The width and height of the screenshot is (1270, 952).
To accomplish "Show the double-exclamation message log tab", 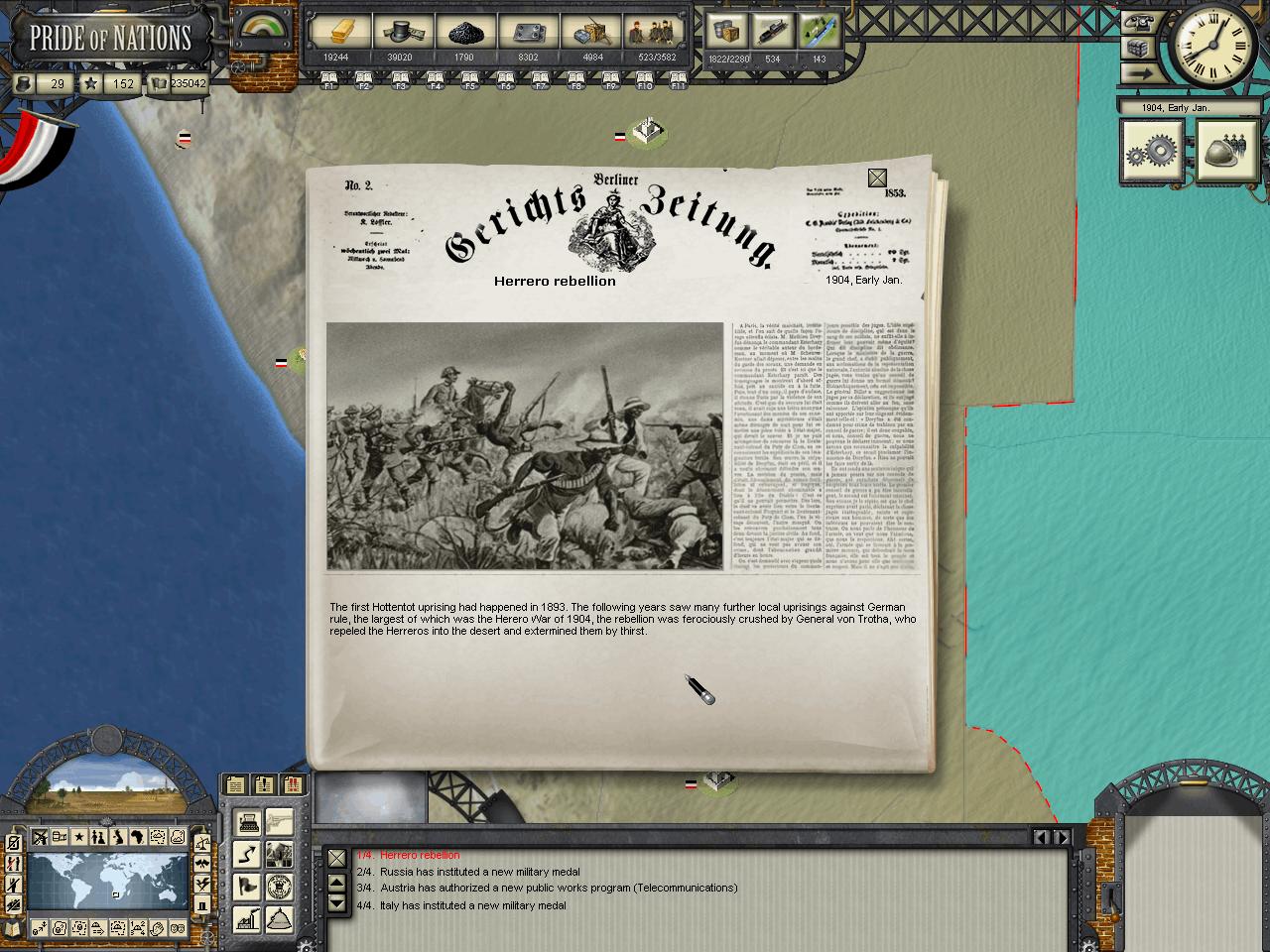I will coord(293,785).
